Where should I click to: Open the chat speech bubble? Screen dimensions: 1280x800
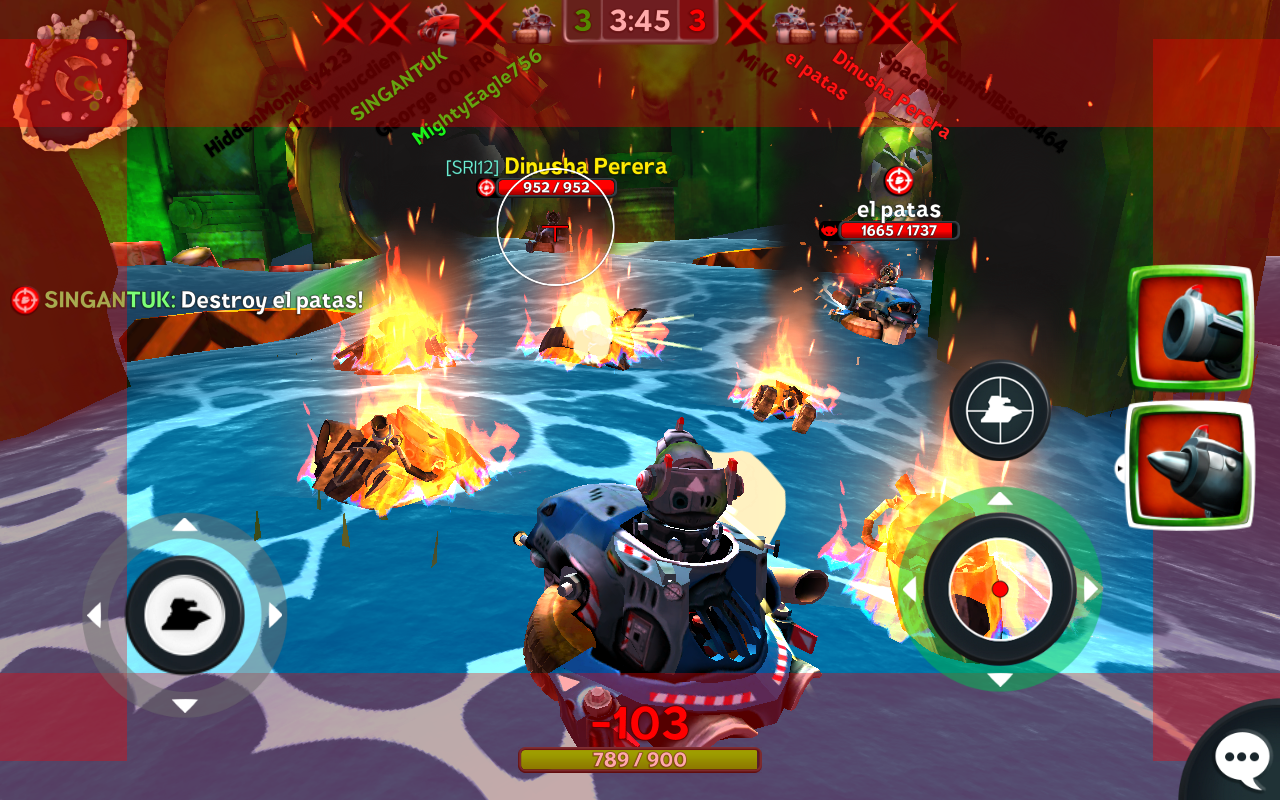[1241, 759]
